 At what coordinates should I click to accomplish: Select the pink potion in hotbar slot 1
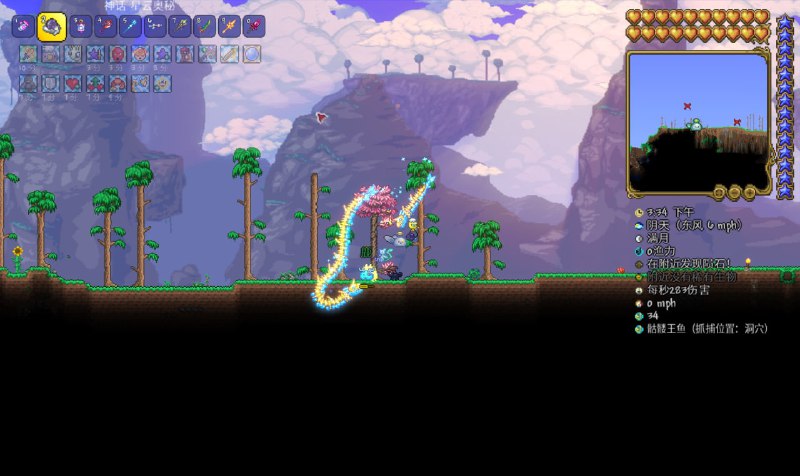(x=23, y=27)
